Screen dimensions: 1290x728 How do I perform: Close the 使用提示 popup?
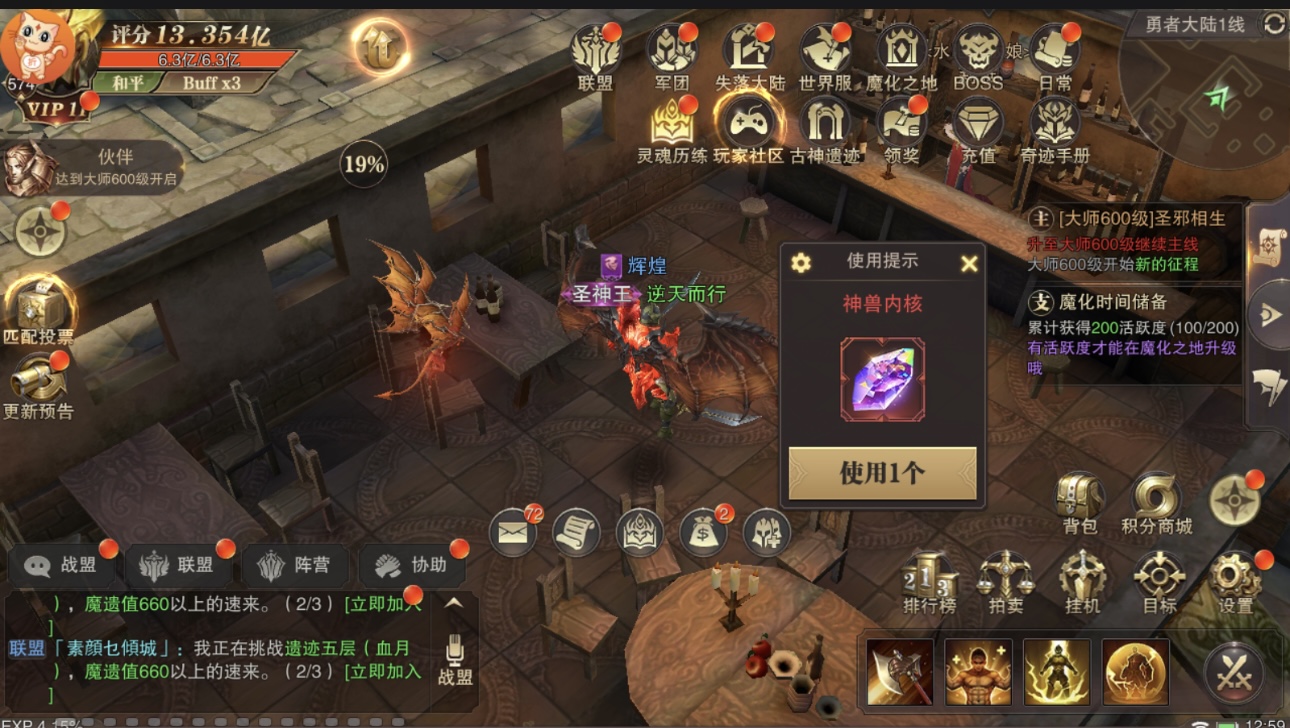pos(968,263)
